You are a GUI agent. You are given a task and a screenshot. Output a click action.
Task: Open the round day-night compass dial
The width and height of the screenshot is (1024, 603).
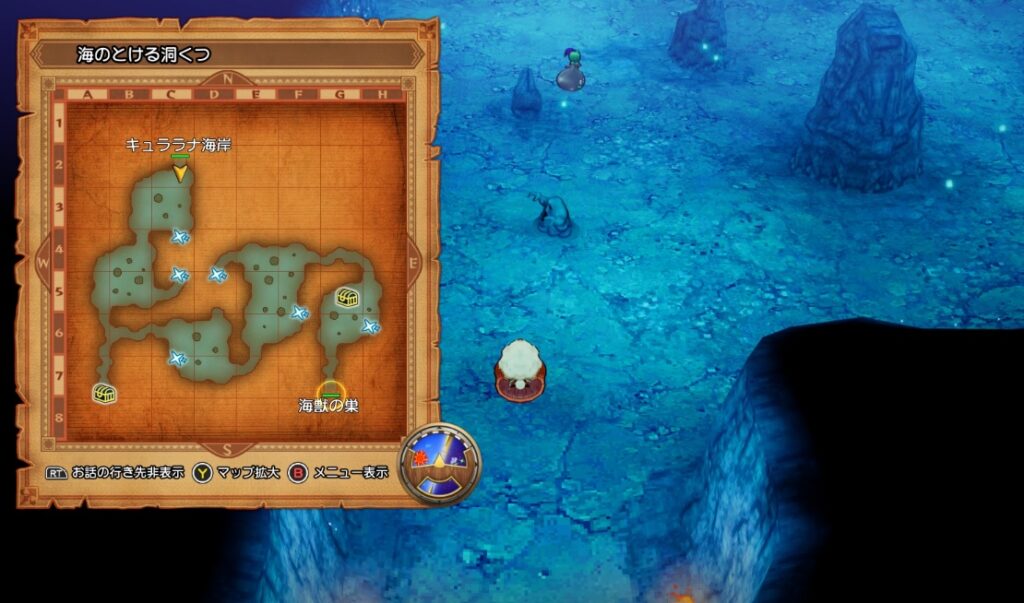(x=440, y=463)
